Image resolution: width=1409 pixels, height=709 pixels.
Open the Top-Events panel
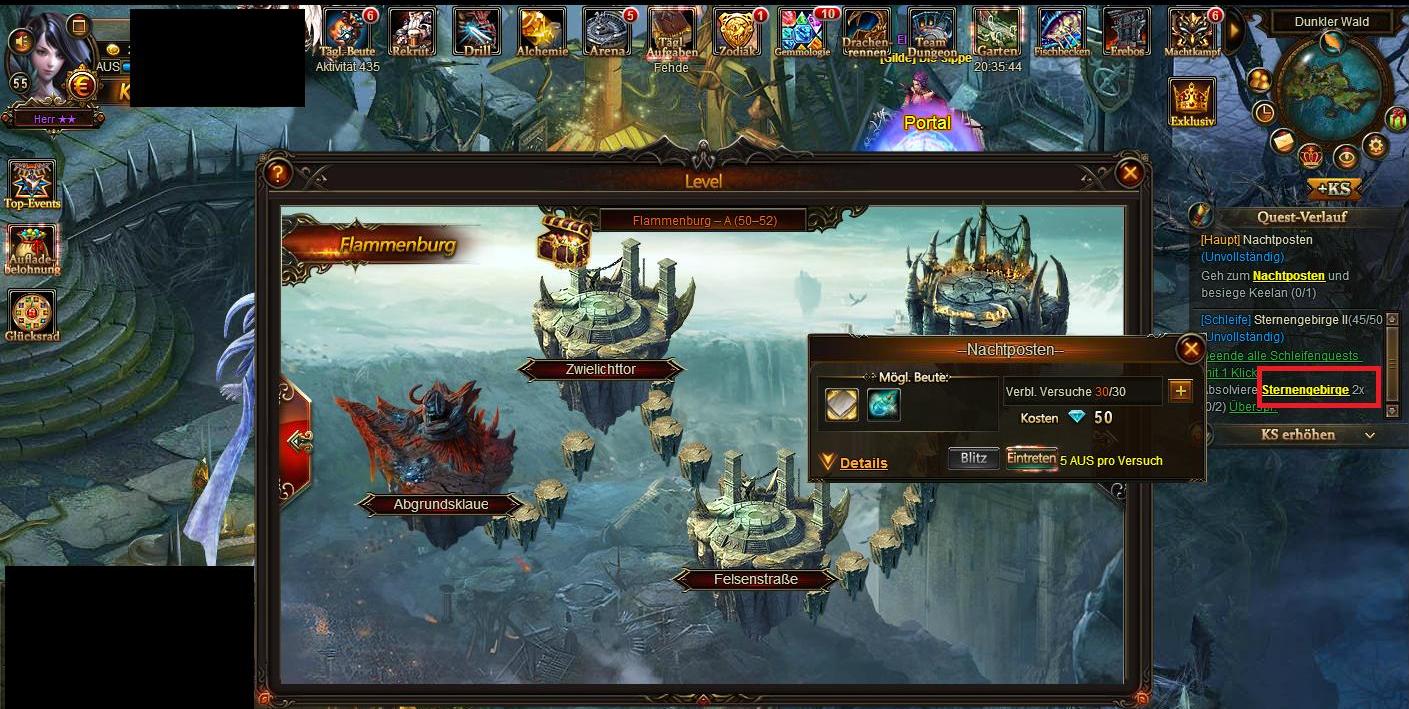click(x=32, y=183)
